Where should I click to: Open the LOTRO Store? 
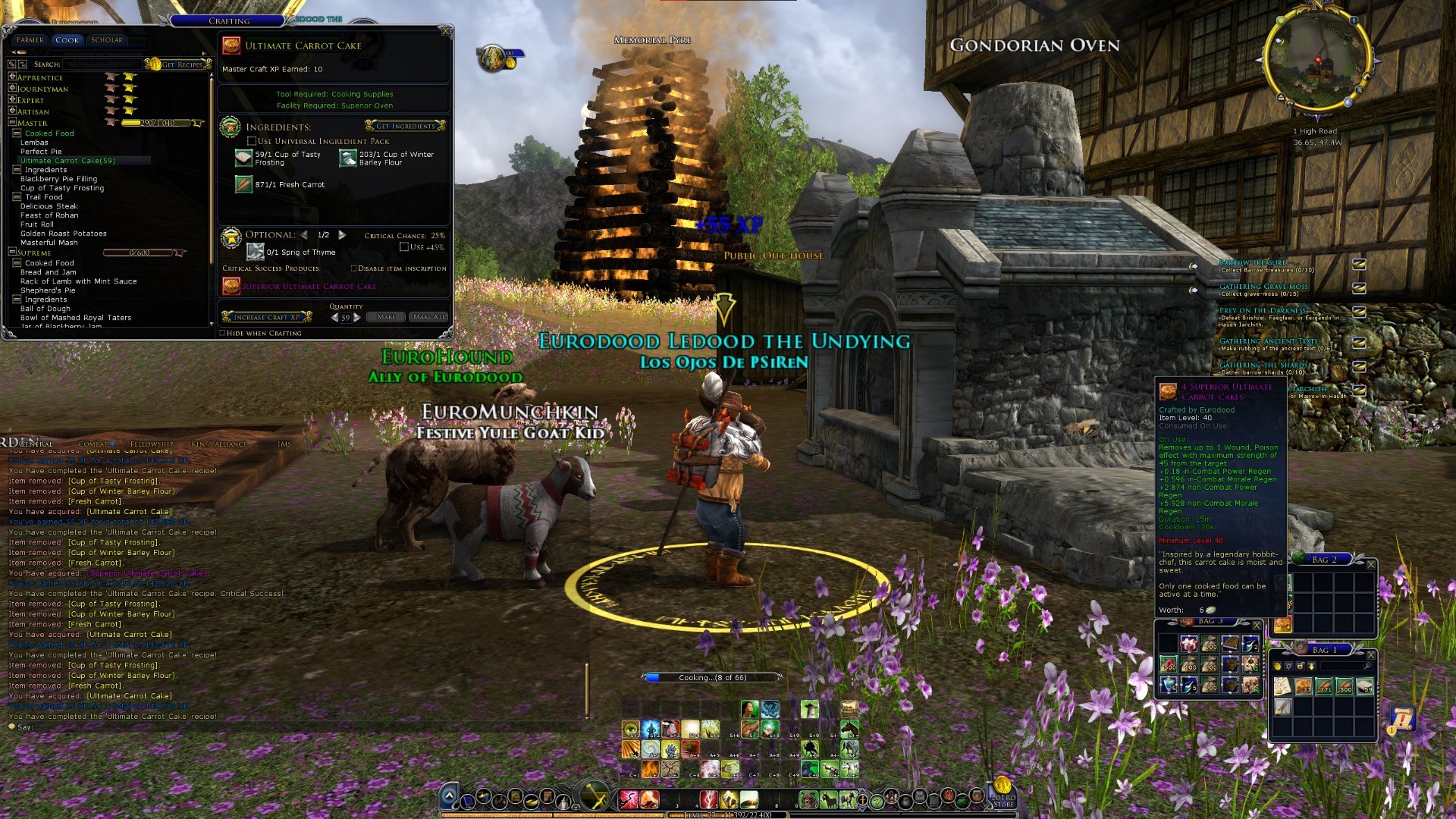[x=1003, y=793]
